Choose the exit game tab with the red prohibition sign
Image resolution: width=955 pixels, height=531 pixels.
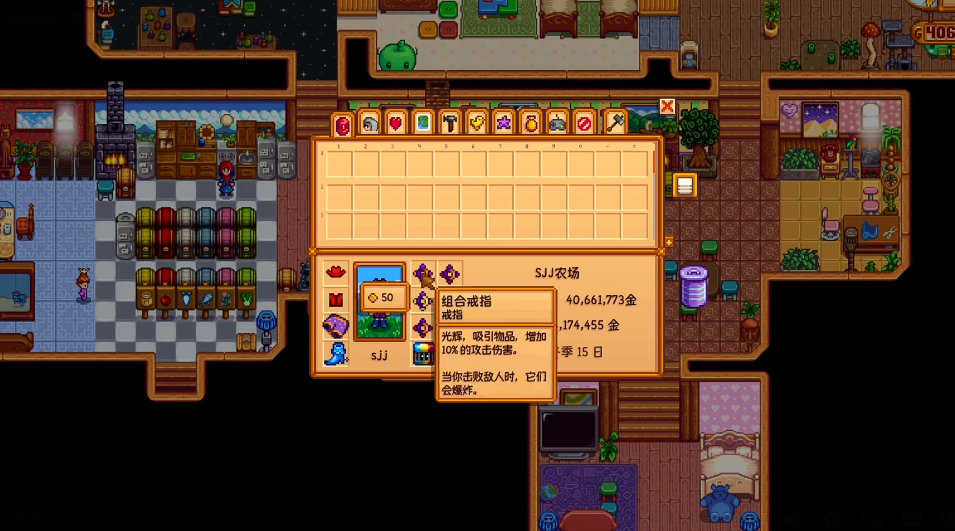coord(586,123)
